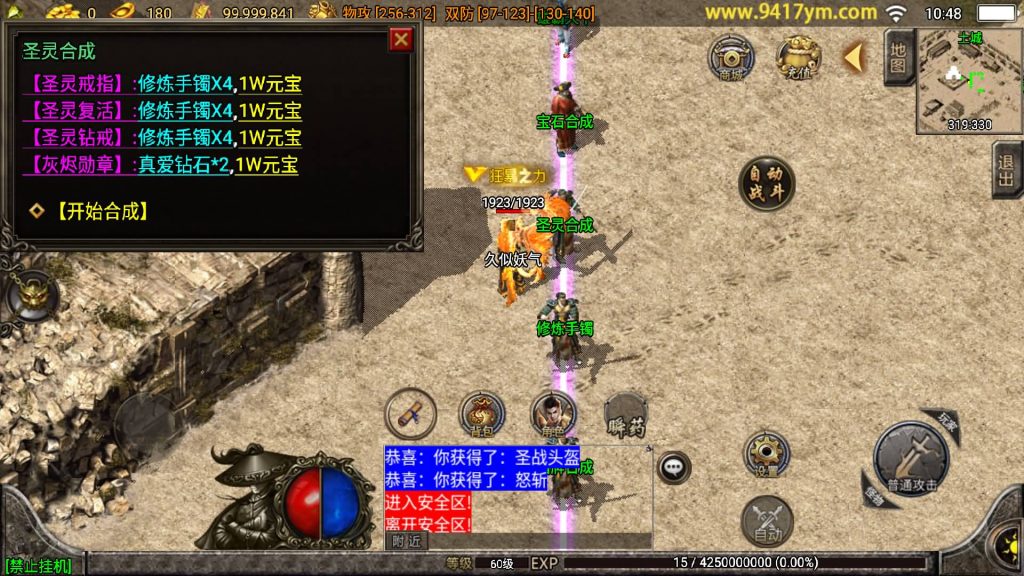
Task: Close the 圣灵合成 synthesis panel
Action: pos(401,39)
